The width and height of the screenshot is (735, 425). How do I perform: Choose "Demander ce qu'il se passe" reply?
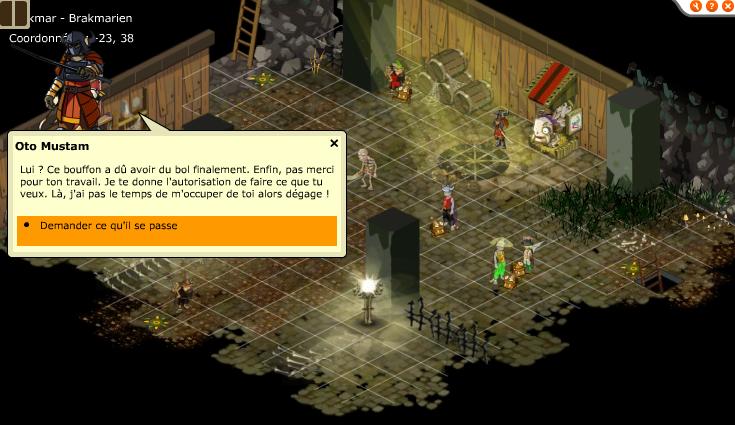176,227
